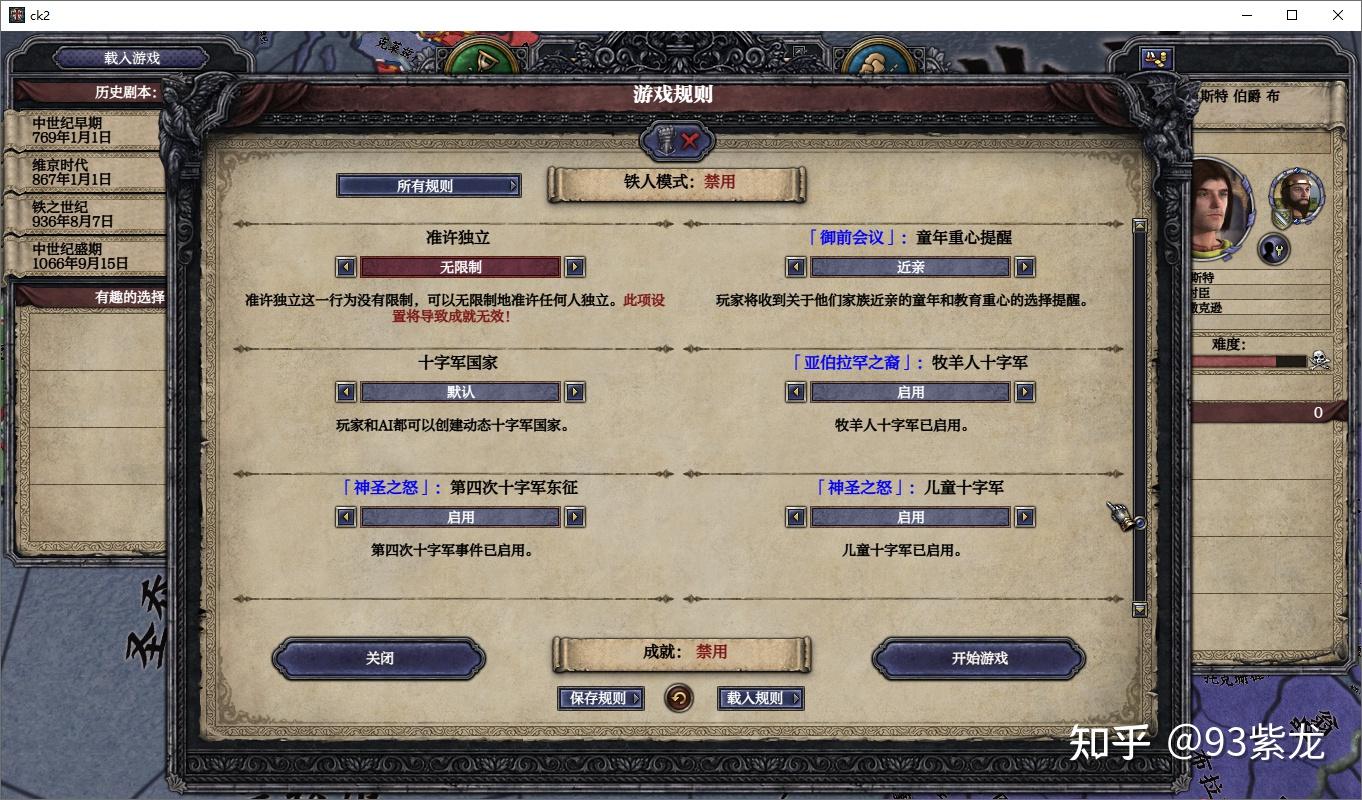This screenshot has width=1362, height=800.
Task: Click the dark character silhouette icon near the portrait
Action: click(1273, 249)
